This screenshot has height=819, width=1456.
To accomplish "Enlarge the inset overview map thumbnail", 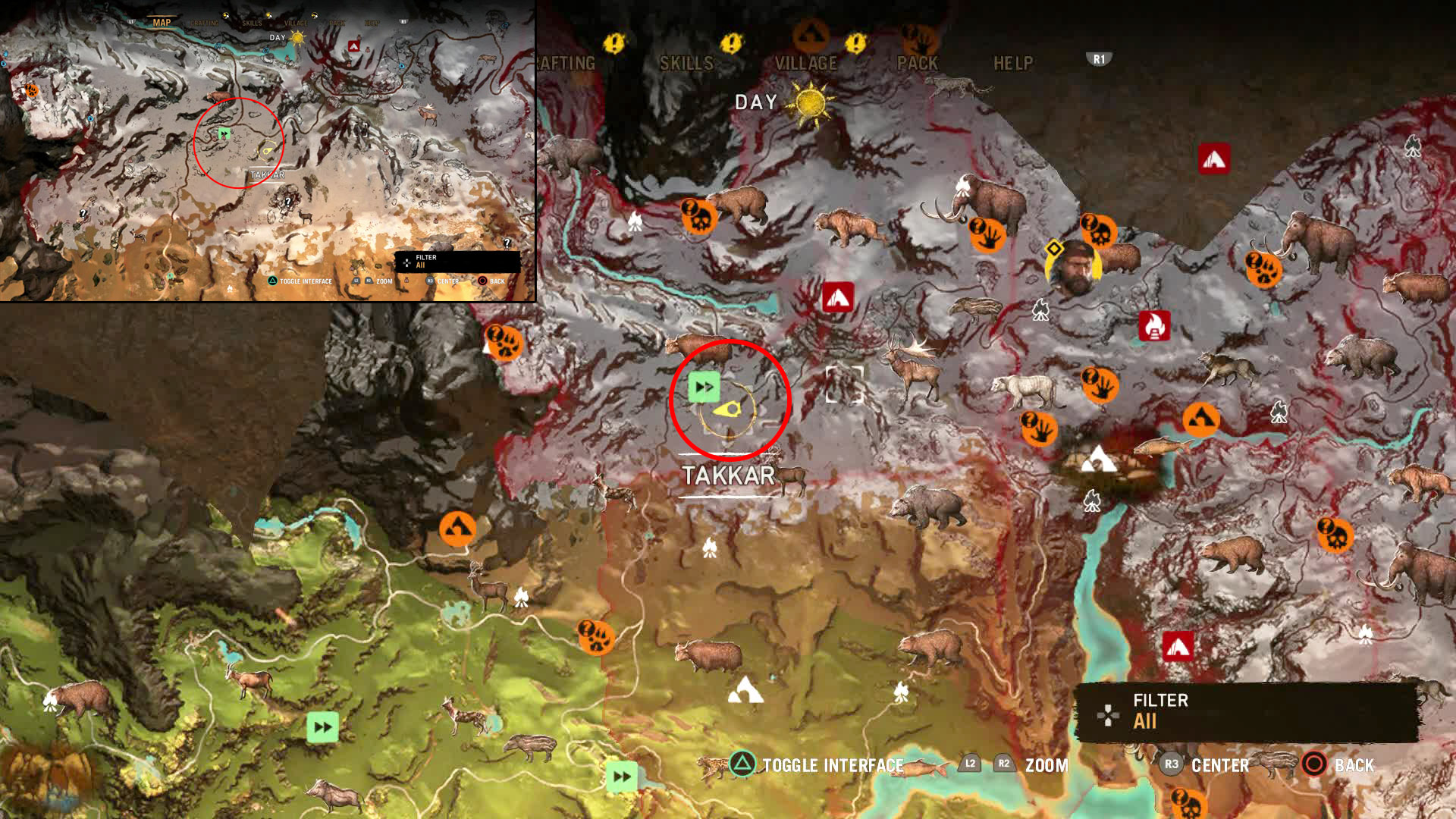I will coord(268,150).
